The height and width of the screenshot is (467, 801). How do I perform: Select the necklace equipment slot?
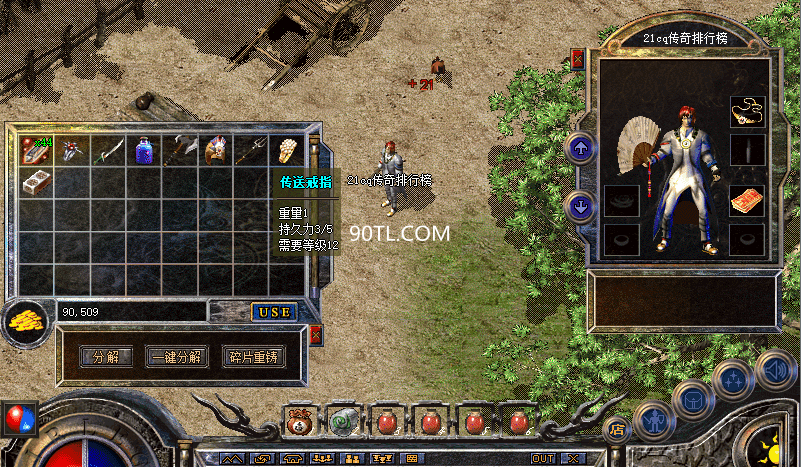(746, 110)
